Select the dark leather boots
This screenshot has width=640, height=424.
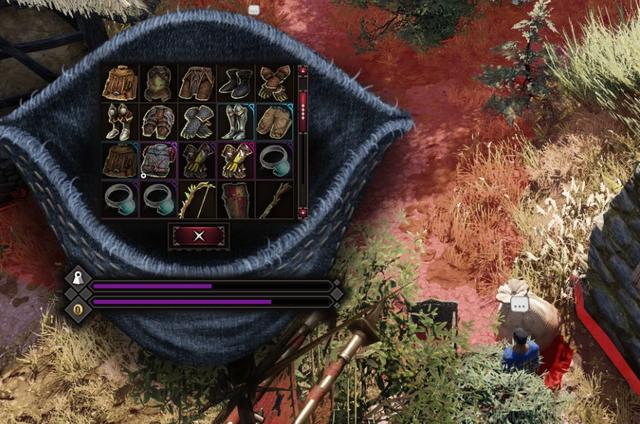[236, 83]
